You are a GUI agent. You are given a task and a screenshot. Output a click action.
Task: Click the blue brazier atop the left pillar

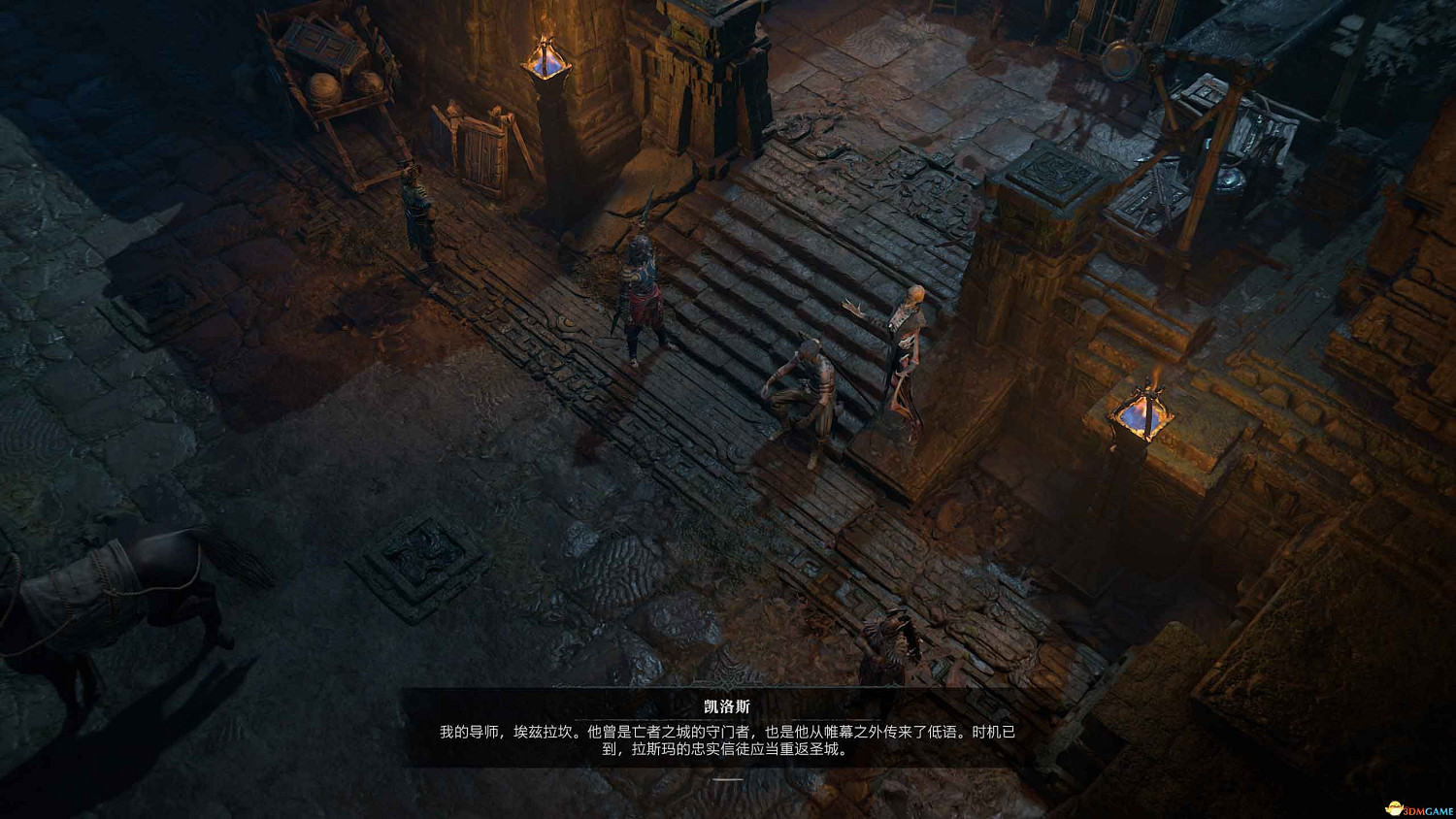[x=546, y=60]
